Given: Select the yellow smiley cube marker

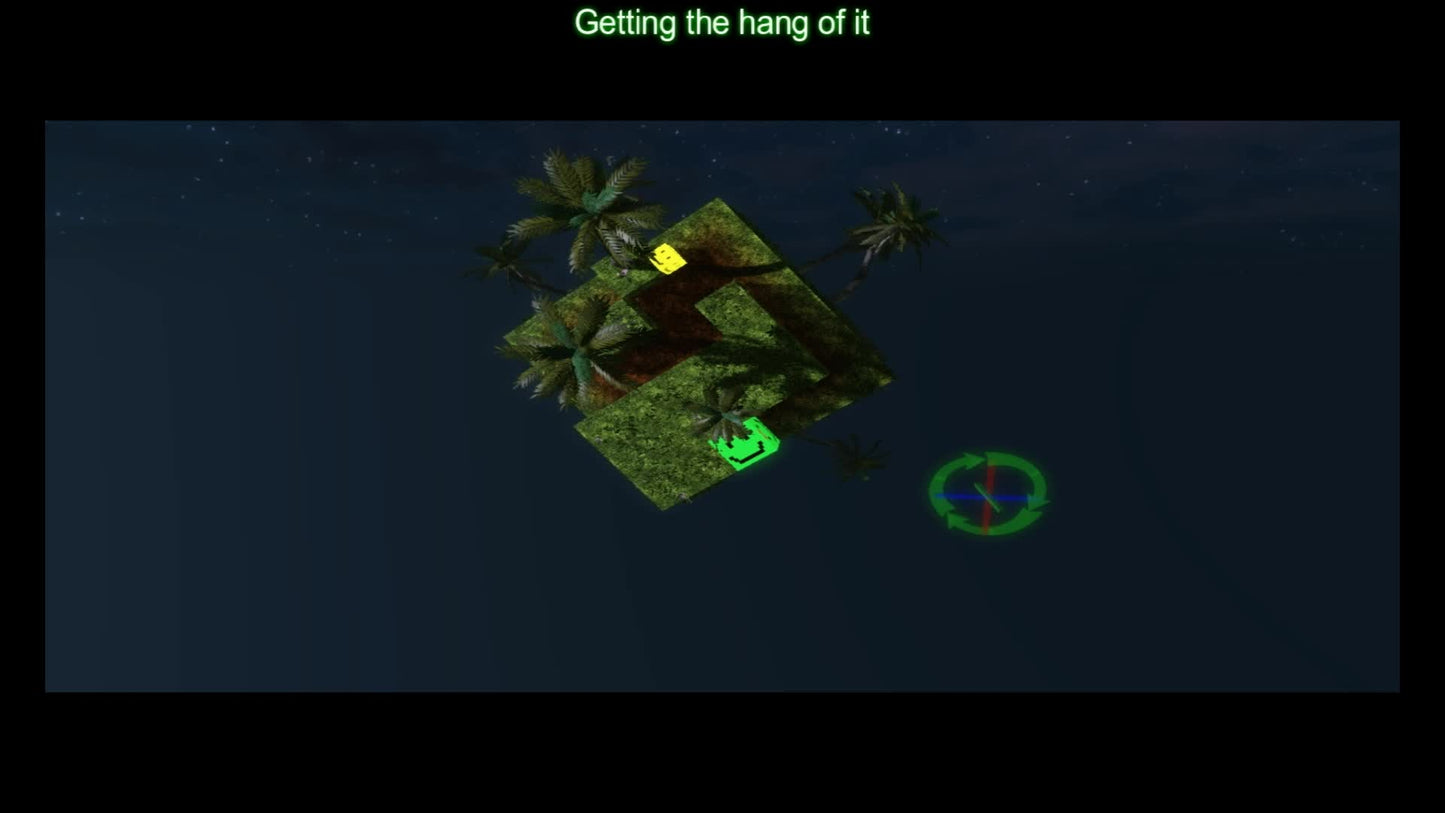Looking at the screenshot, I should click(668, 259).
